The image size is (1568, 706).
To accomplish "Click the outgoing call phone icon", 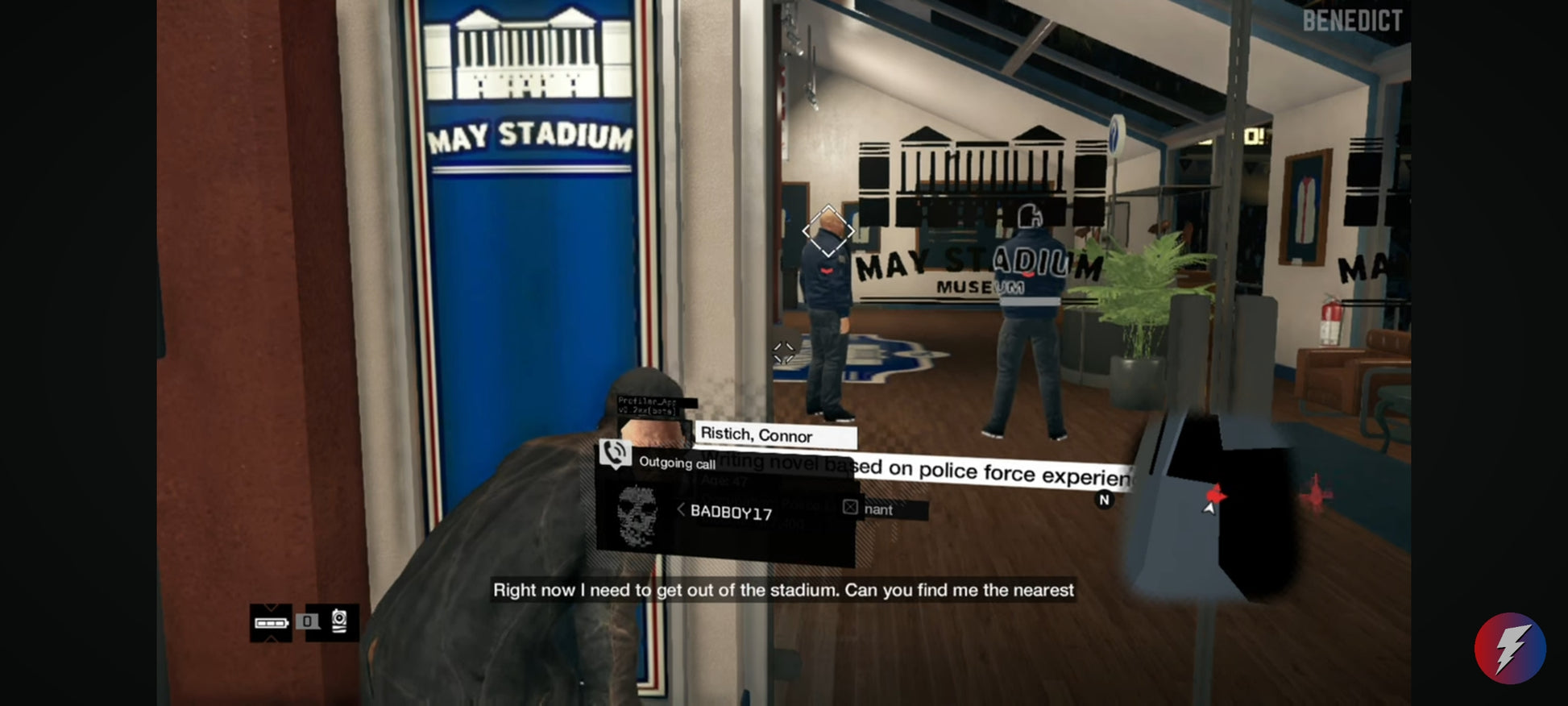I will (x=615, y=455).
